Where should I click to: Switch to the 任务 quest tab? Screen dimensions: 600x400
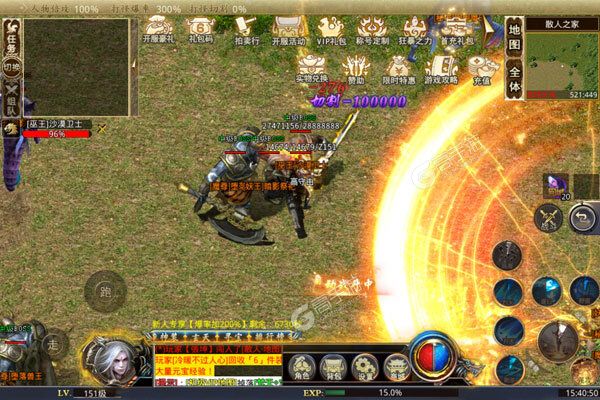11,36
